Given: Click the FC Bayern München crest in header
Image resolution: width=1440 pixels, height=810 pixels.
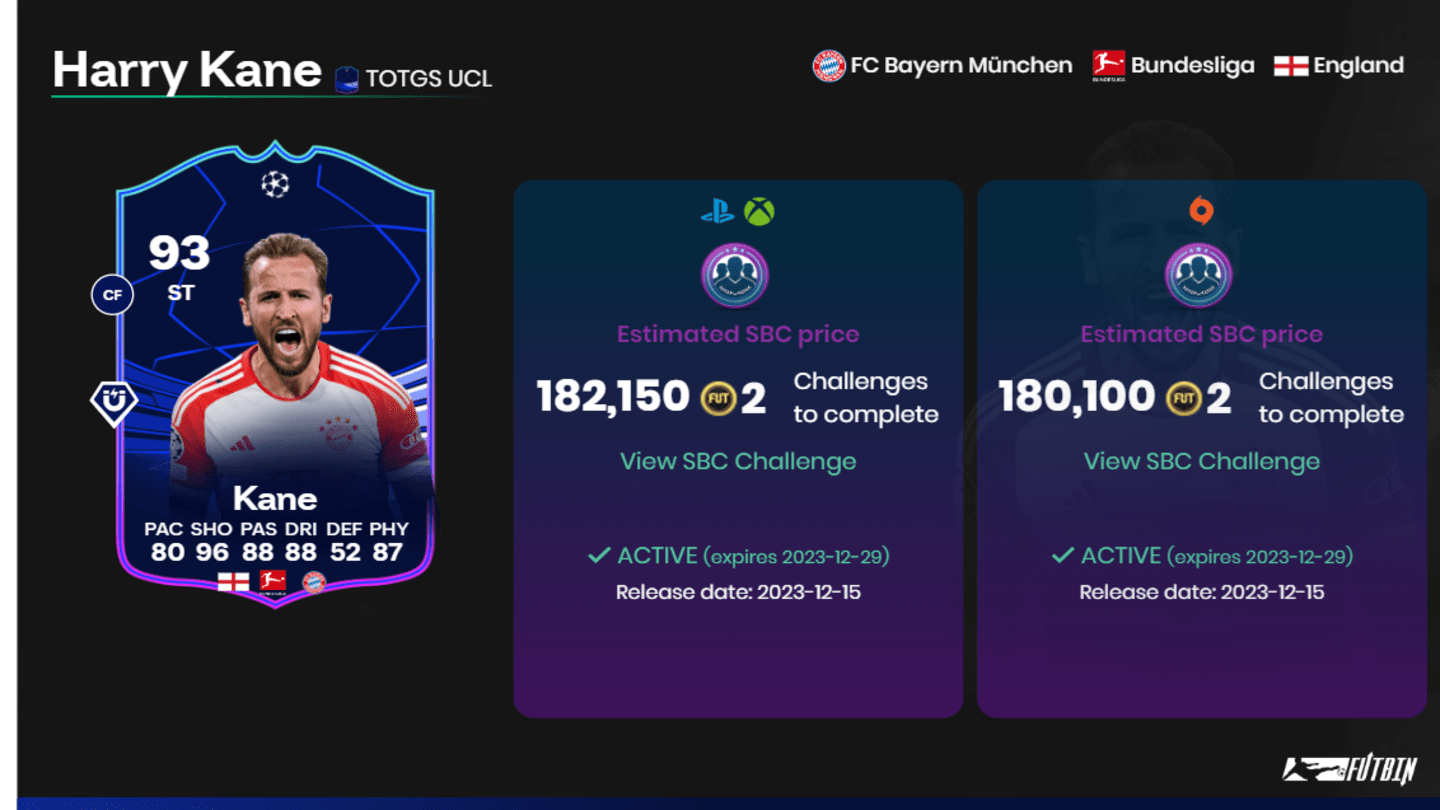Looking at the screenshot, I should click(828, 64).
